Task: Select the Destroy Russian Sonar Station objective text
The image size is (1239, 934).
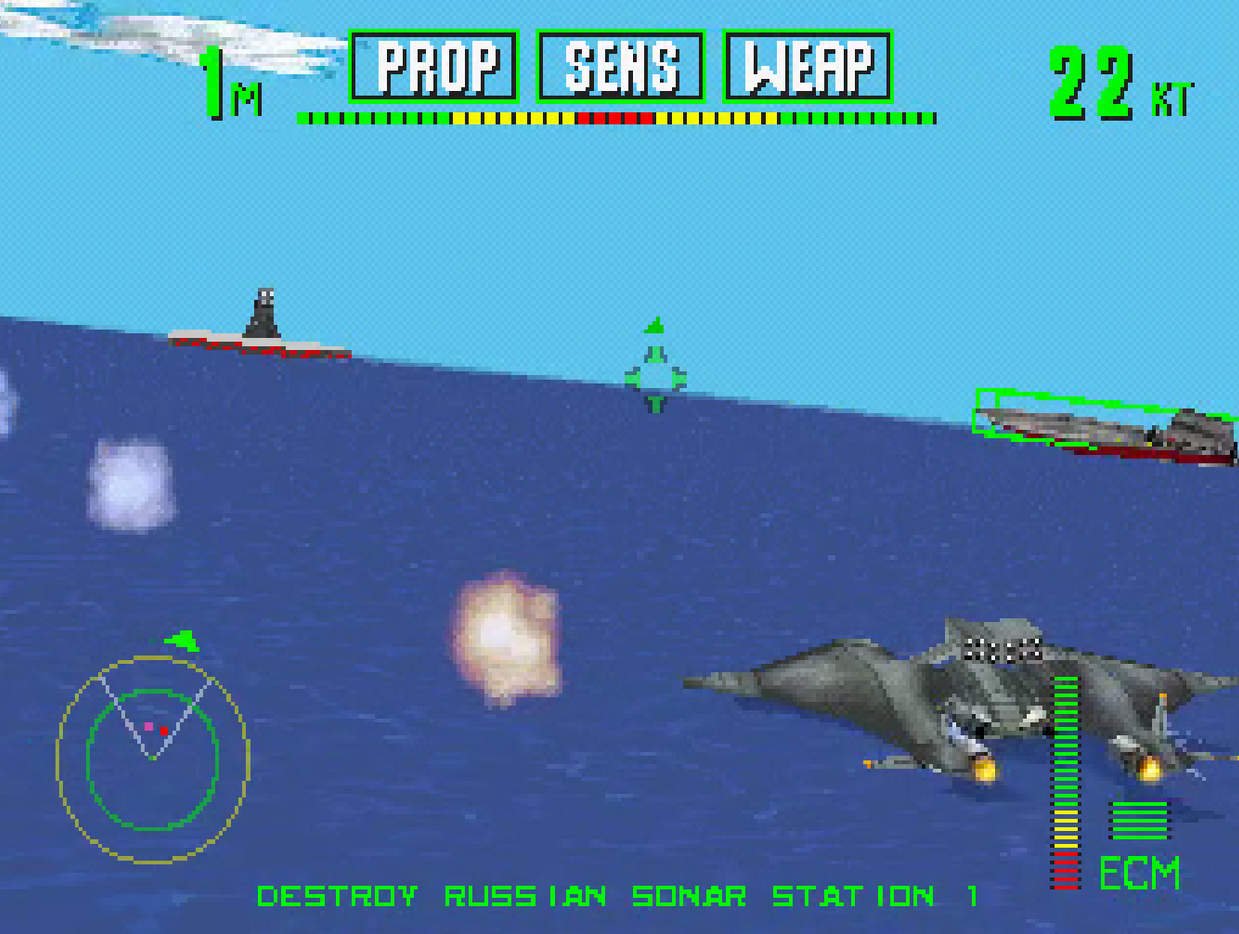Action: coord(617,895)
